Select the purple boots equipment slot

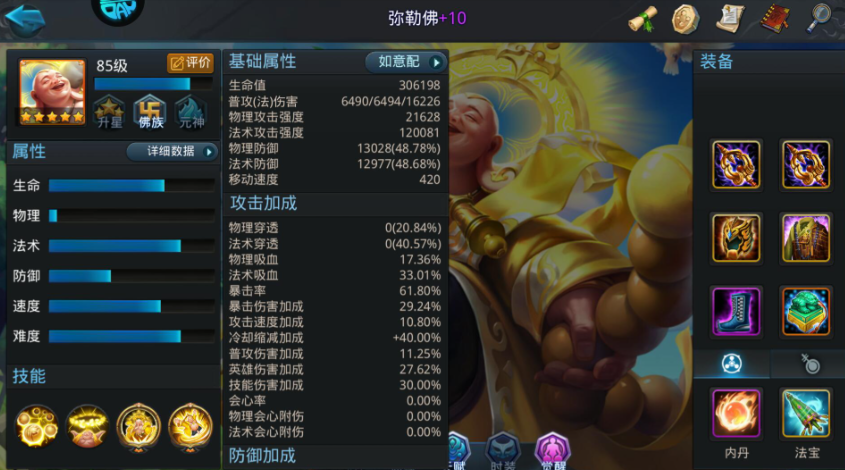(x=737, y=310)
